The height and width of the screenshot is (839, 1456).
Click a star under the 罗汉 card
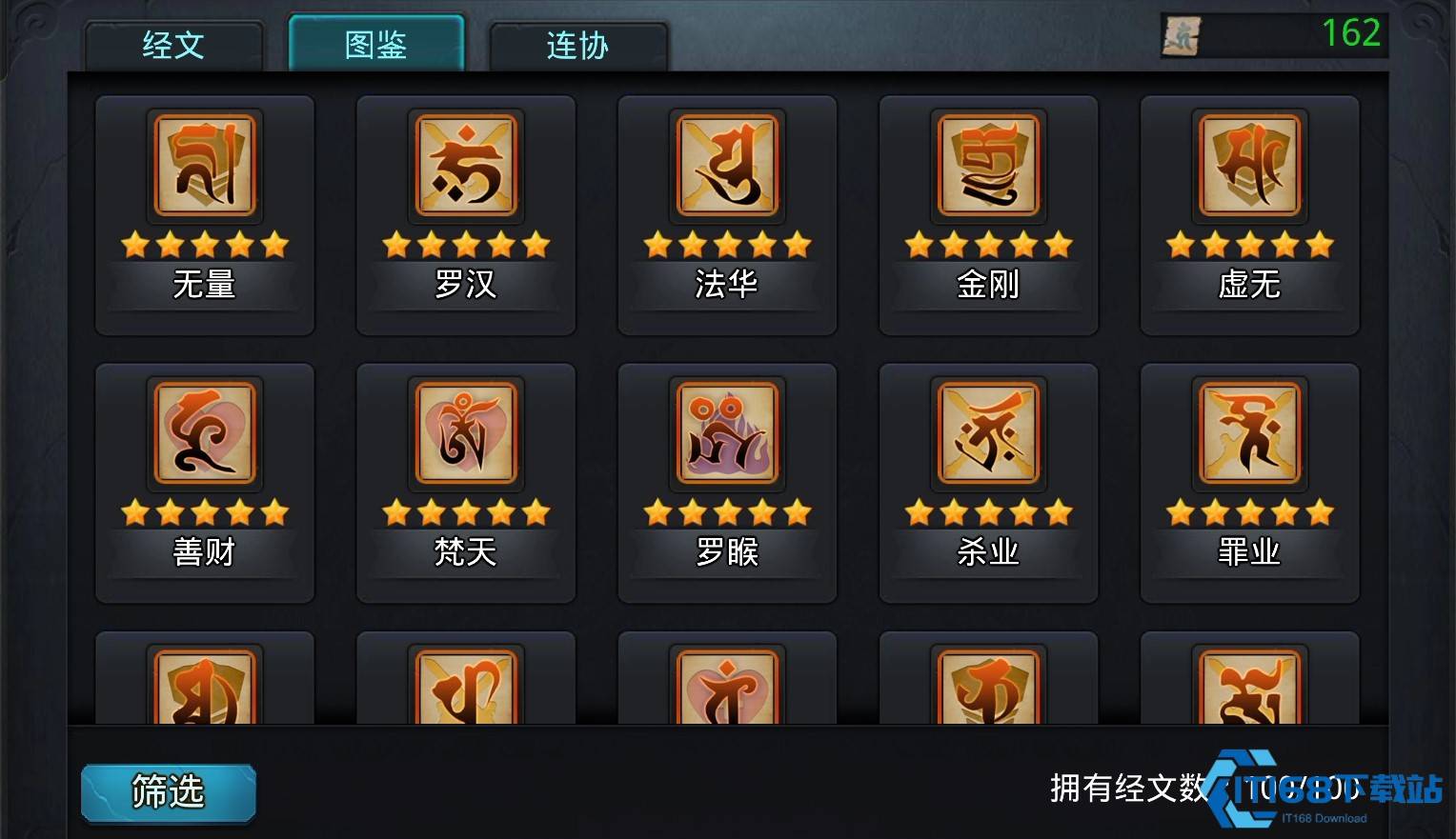465,244
